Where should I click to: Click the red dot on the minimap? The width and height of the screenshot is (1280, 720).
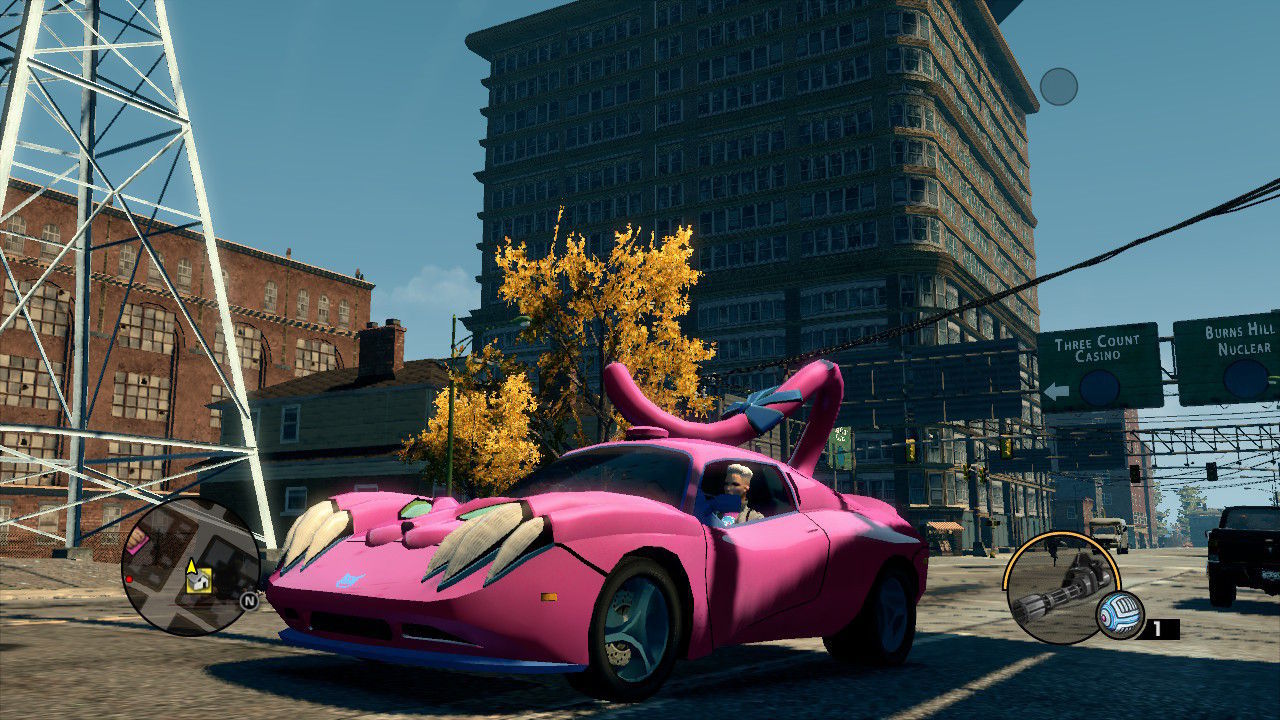[129, 579]
